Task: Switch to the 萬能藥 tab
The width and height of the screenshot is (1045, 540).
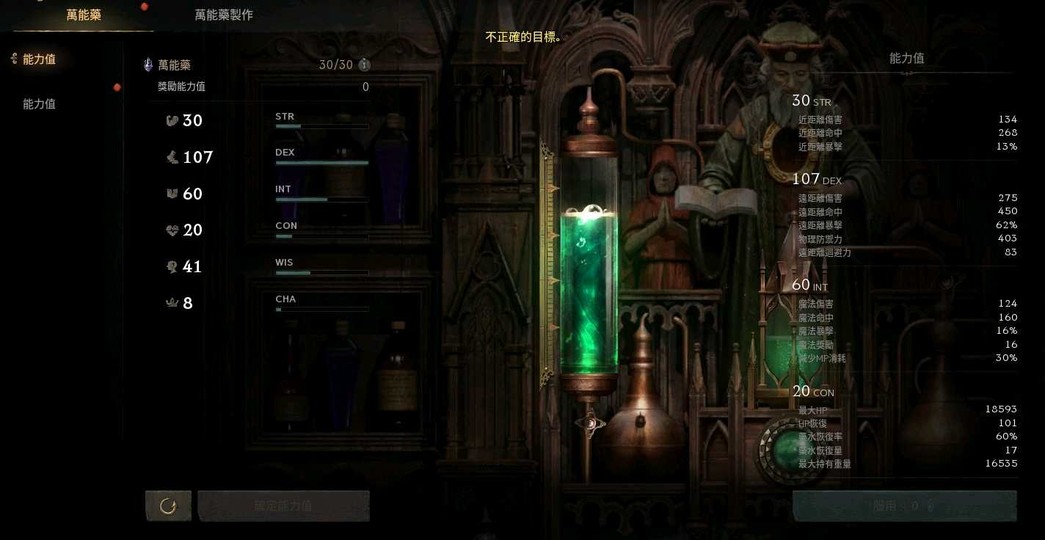Action: point(83,15)
